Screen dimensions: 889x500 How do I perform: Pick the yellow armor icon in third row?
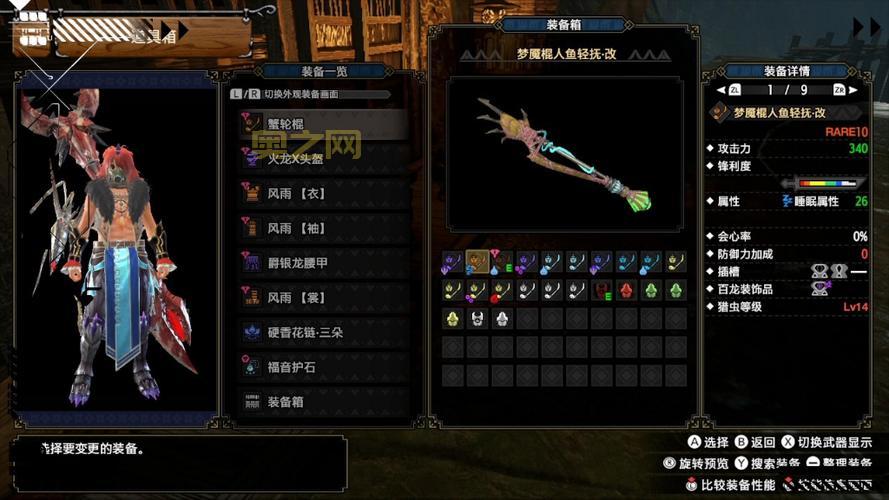click(452, 319)
